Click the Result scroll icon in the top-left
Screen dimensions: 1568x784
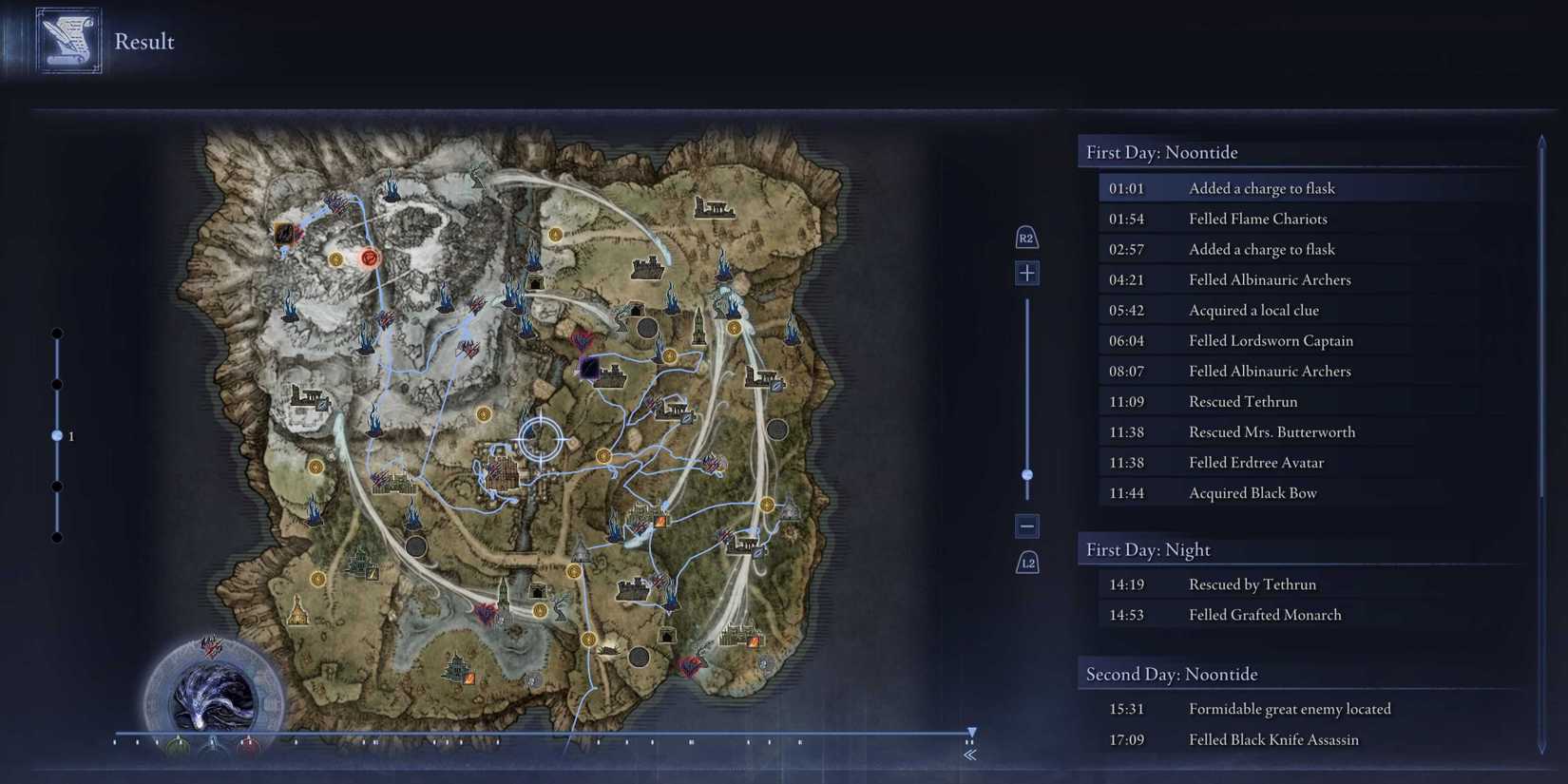[67, 40]
